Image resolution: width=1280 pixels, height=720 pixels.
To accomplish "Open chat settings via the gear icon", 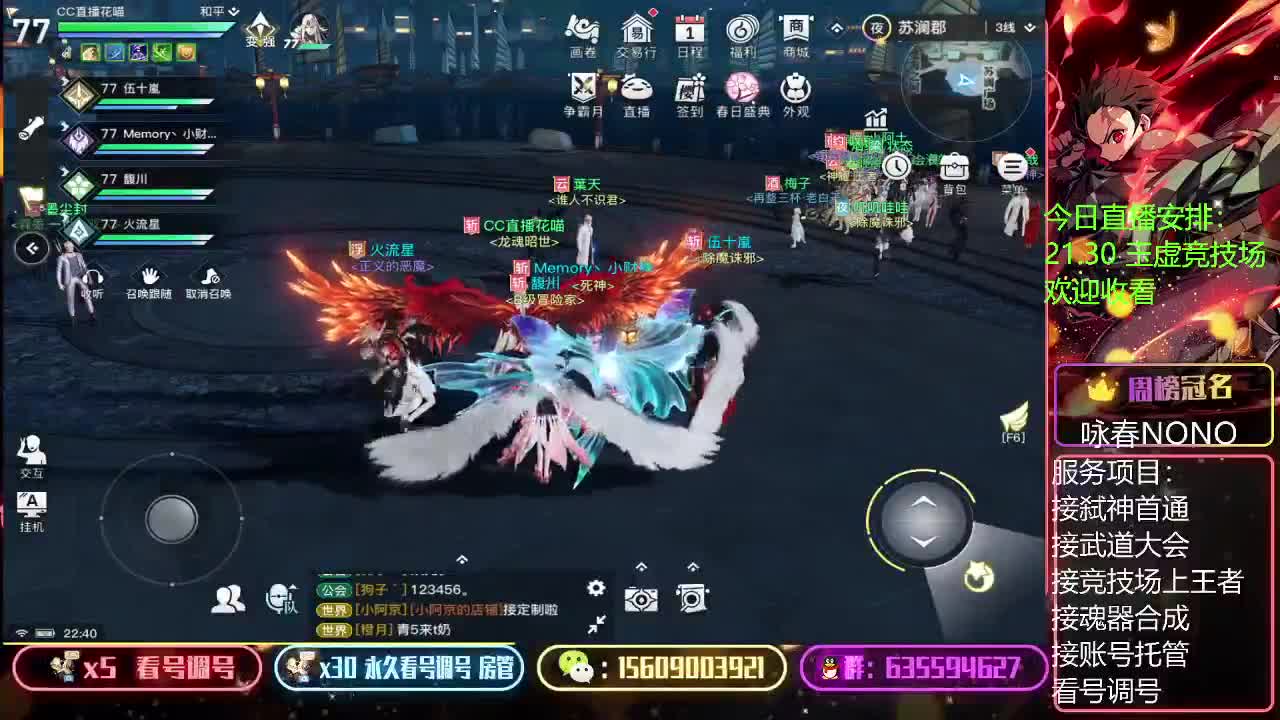I will click(x=596, y=588).
